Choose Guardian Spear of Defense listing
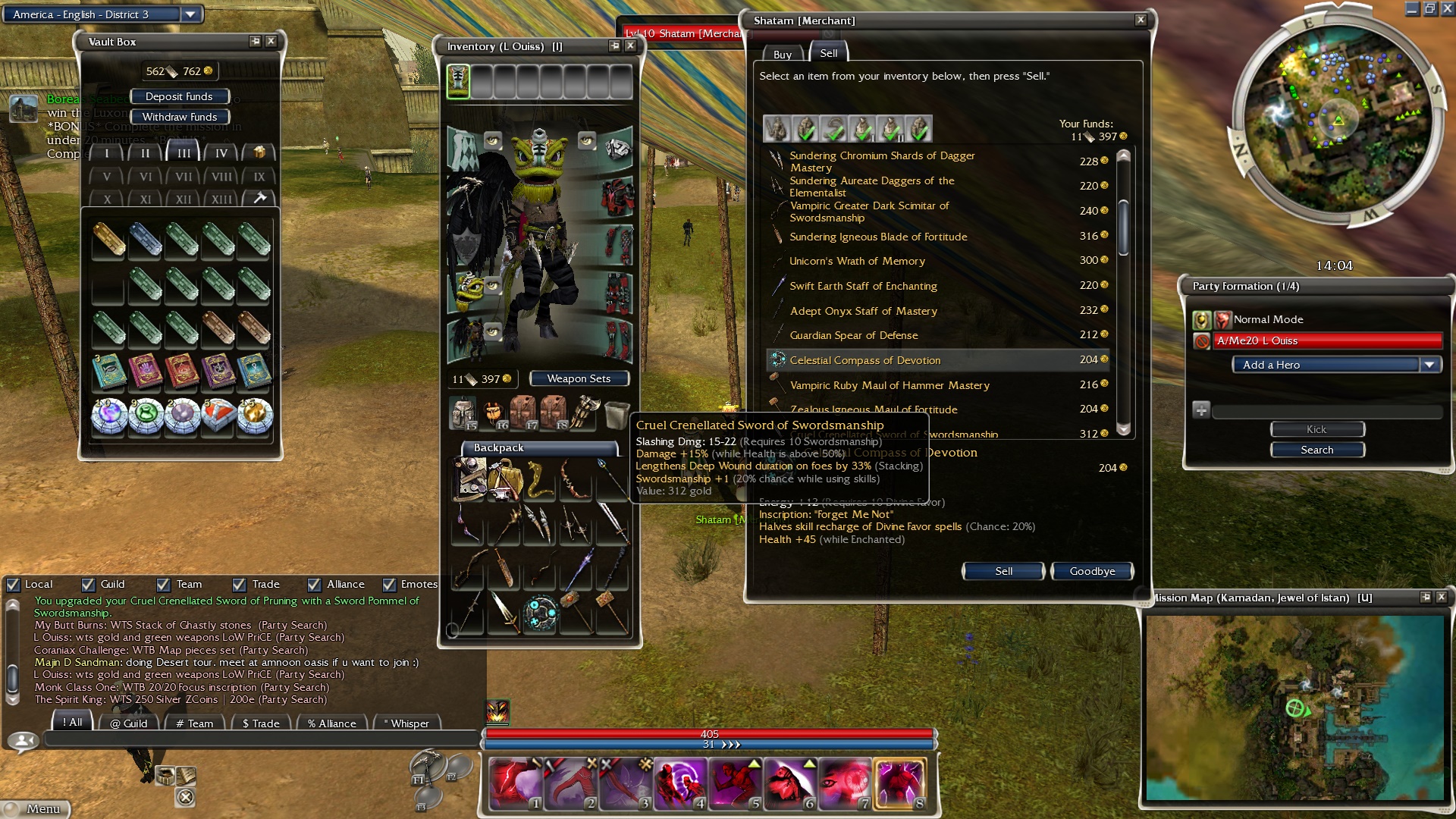1456x819 pixels. (853, 335)
